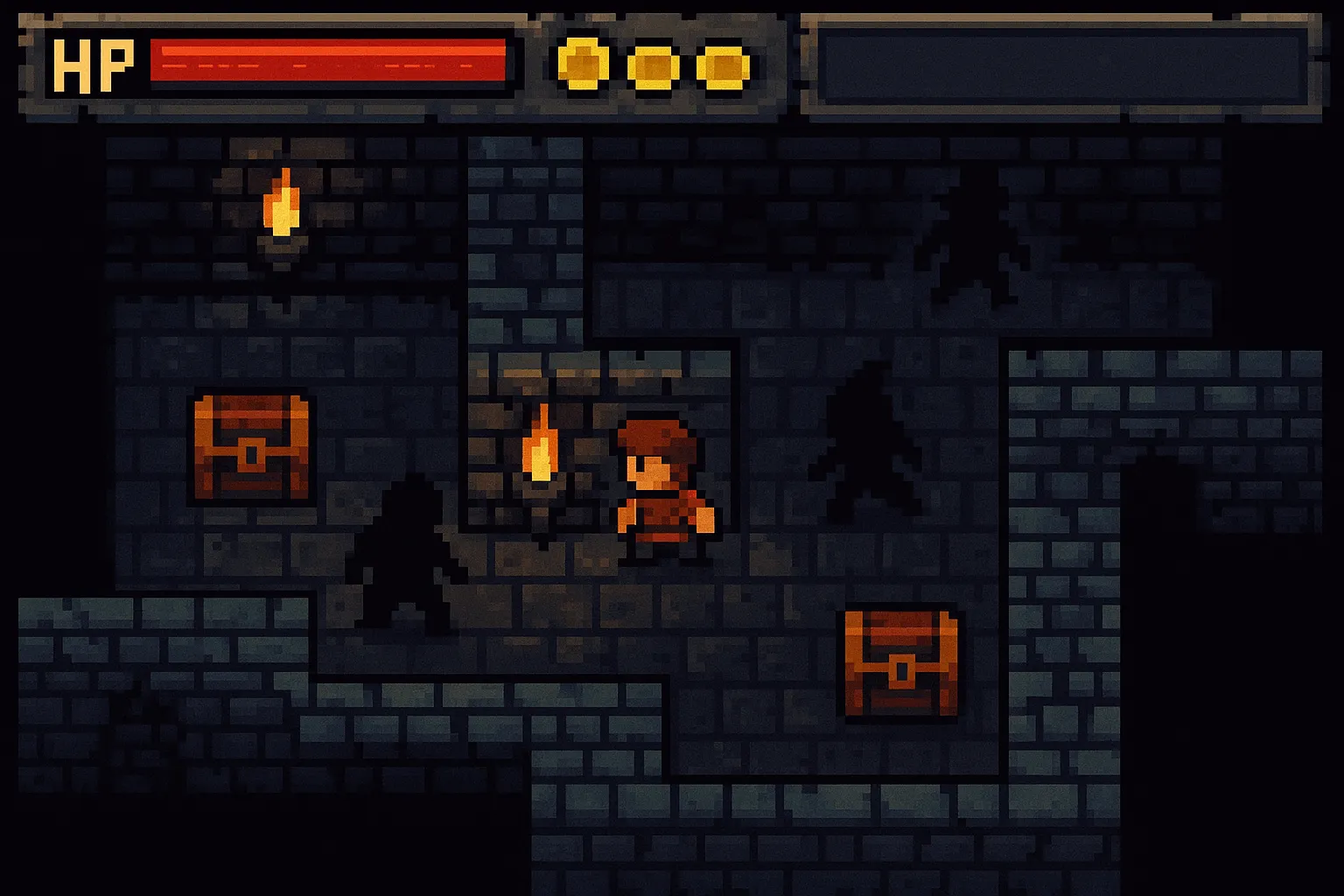The height and width of the screenshot is (896, 1344).
Task: Click the shadow enemy below the left torch
Action: pos(404,551)
